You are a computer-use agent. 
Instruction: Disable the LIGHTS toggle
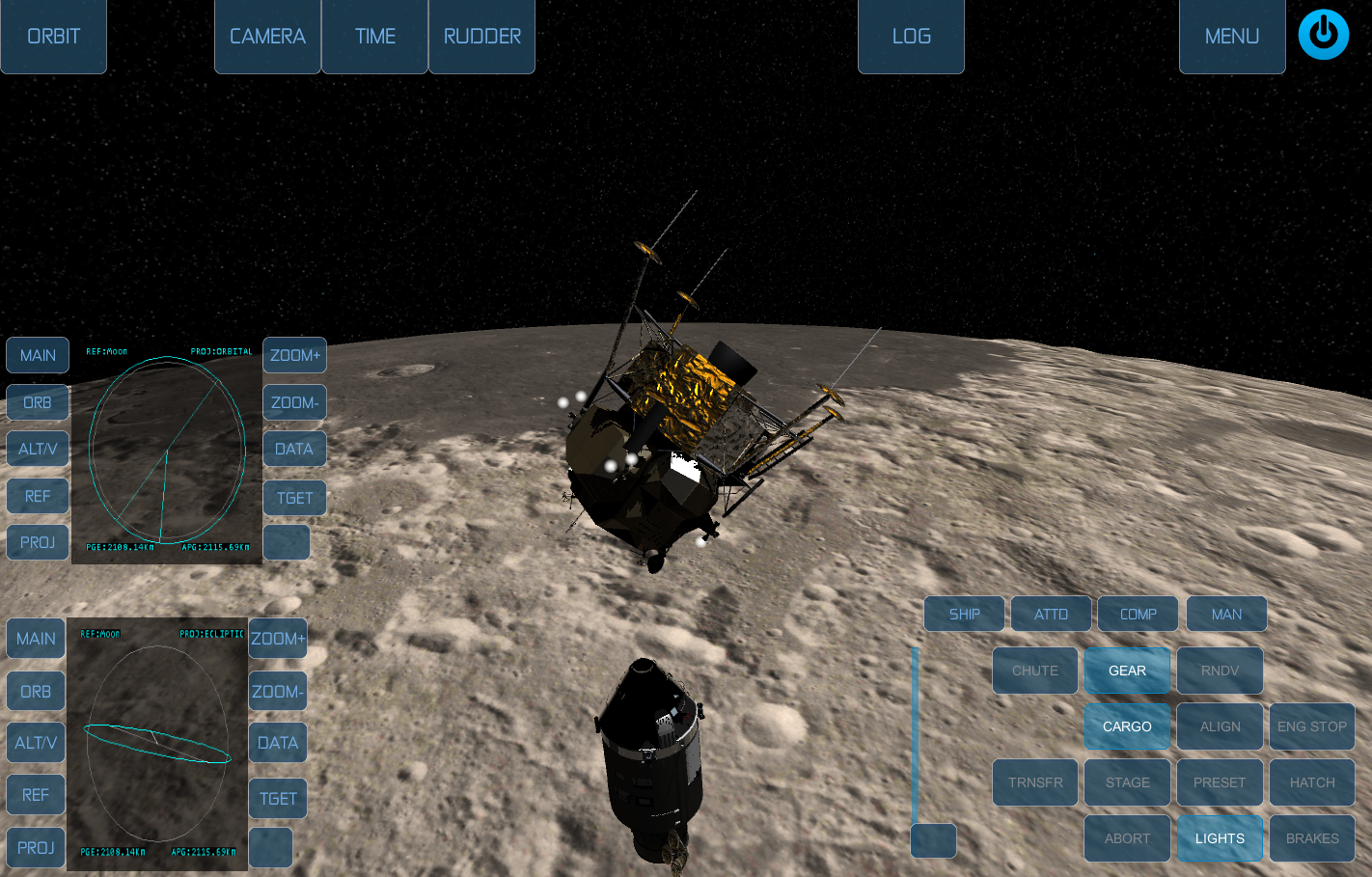click(x=1220, y=838)
